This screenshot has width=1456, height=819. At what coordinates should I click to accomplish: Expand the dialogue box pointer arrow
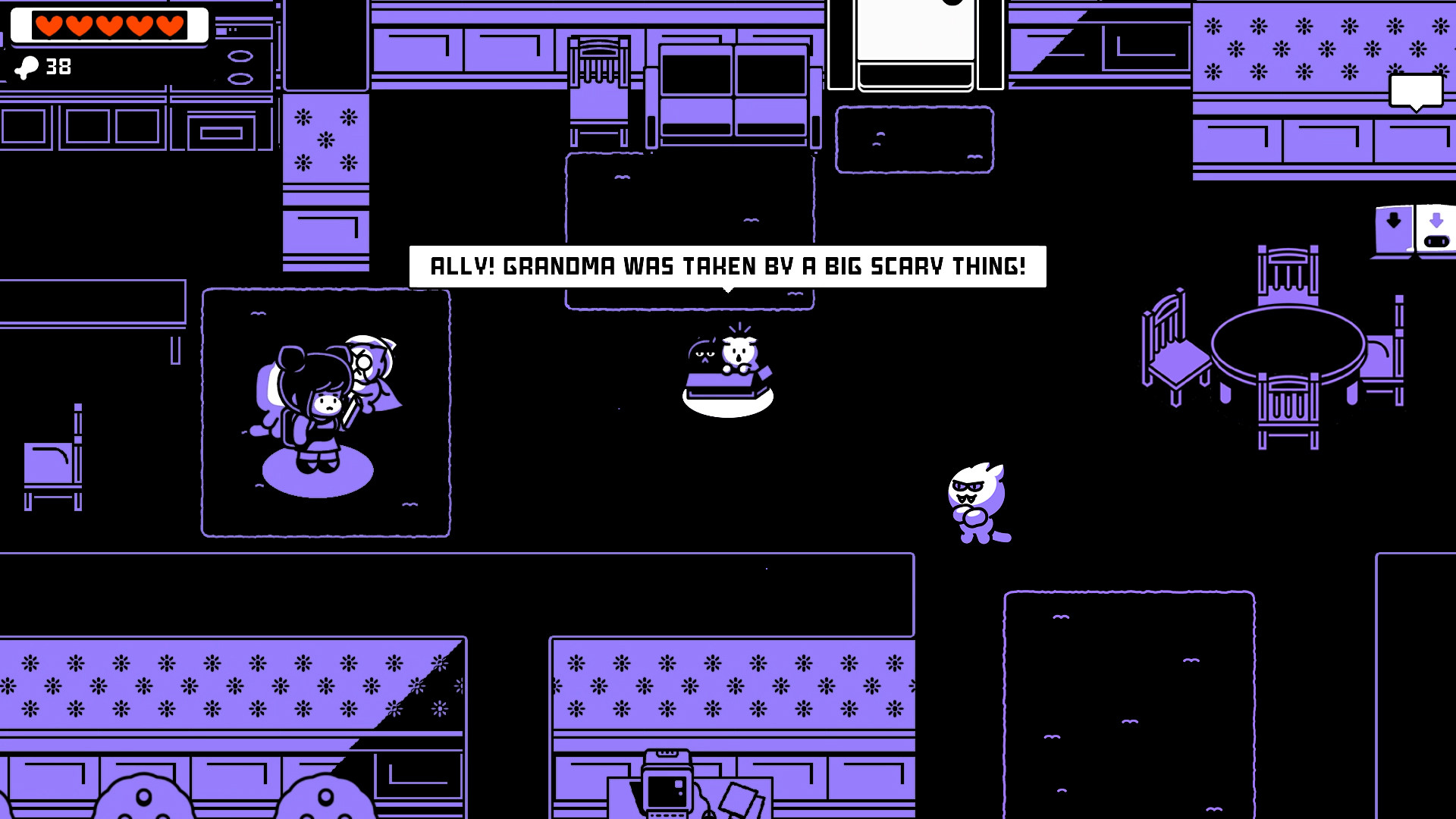point(728,290)
